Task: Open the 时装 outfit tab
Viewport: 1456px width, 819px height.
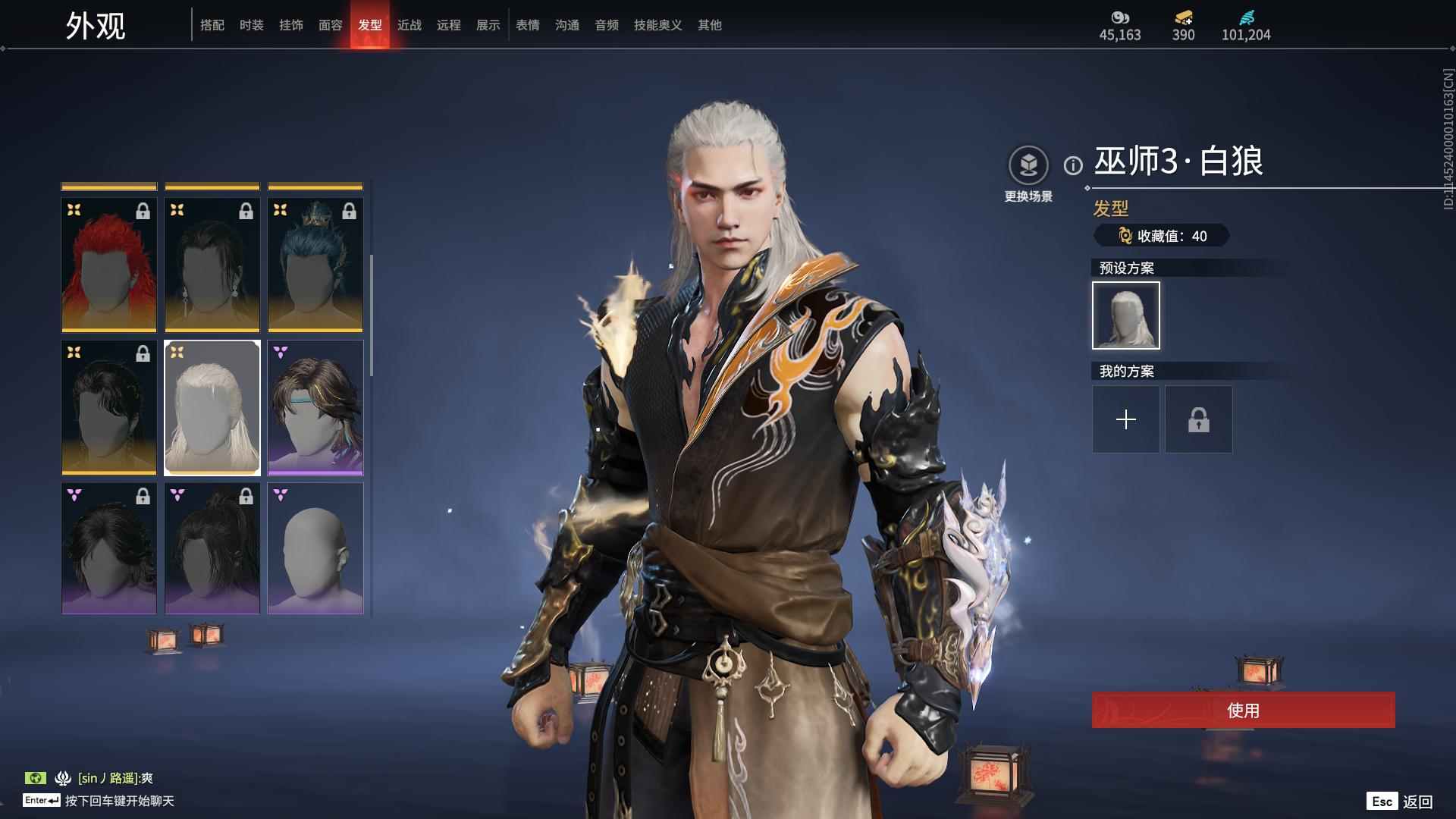Action: pyautogui.click(x=252, y=25)
